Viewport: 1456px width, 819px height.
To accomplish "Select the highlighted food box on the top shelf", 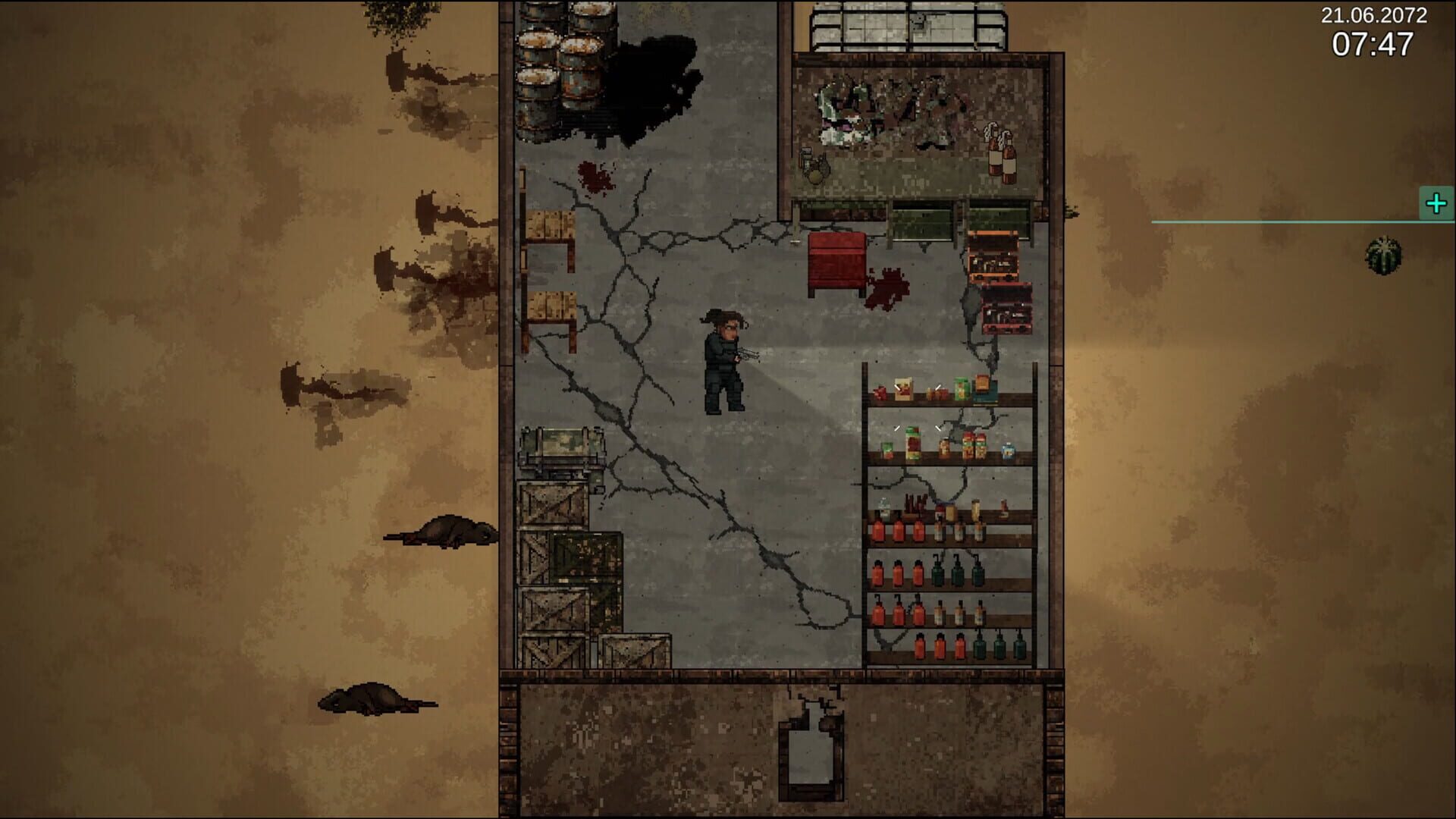I will (904, 389).
